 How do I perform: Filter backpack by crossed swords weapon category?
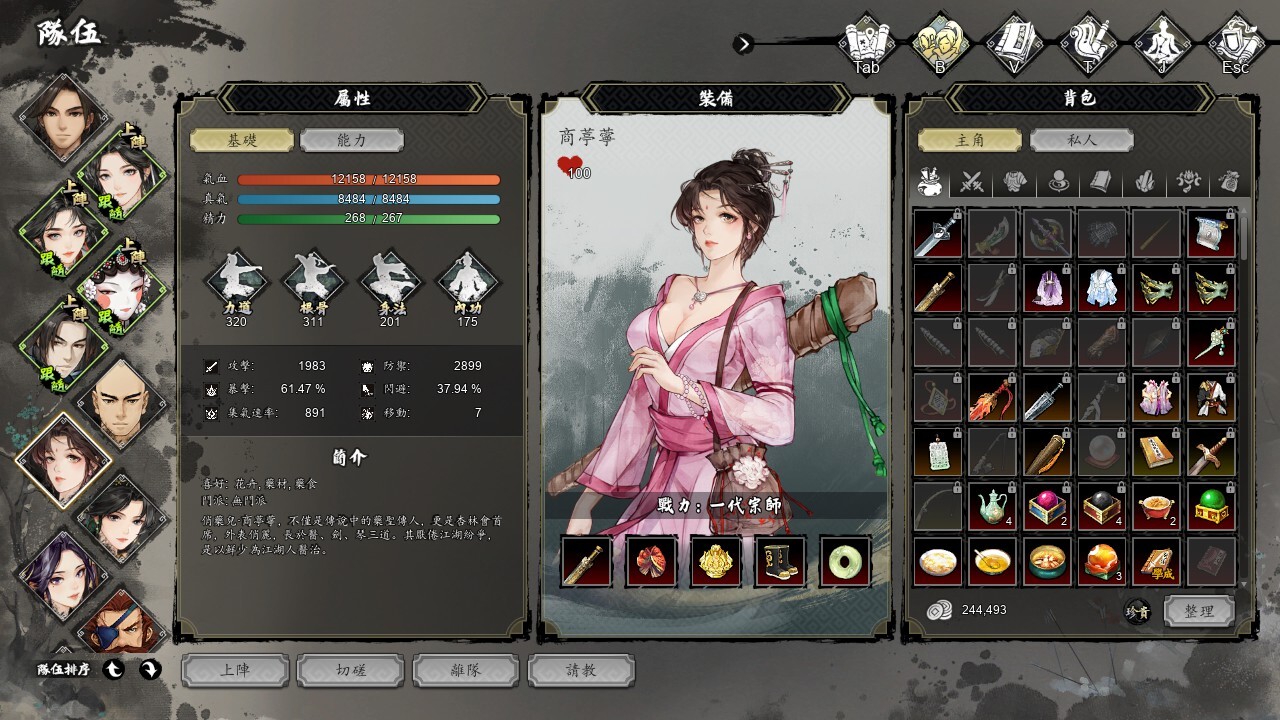(x=973, y=182)
